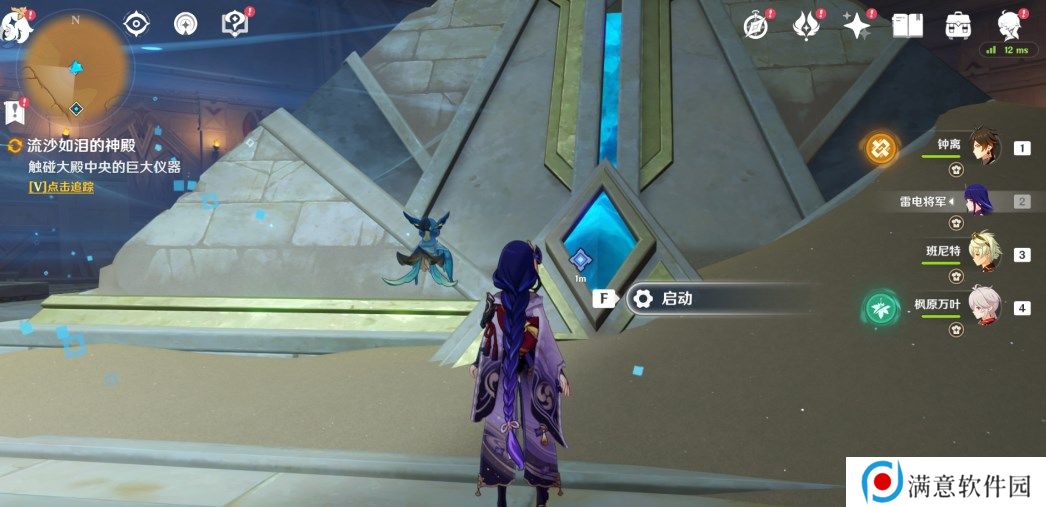This screenshot has height=507, width=1046.
Task: Open the Paimon menu icon
Action: point(17,27)
